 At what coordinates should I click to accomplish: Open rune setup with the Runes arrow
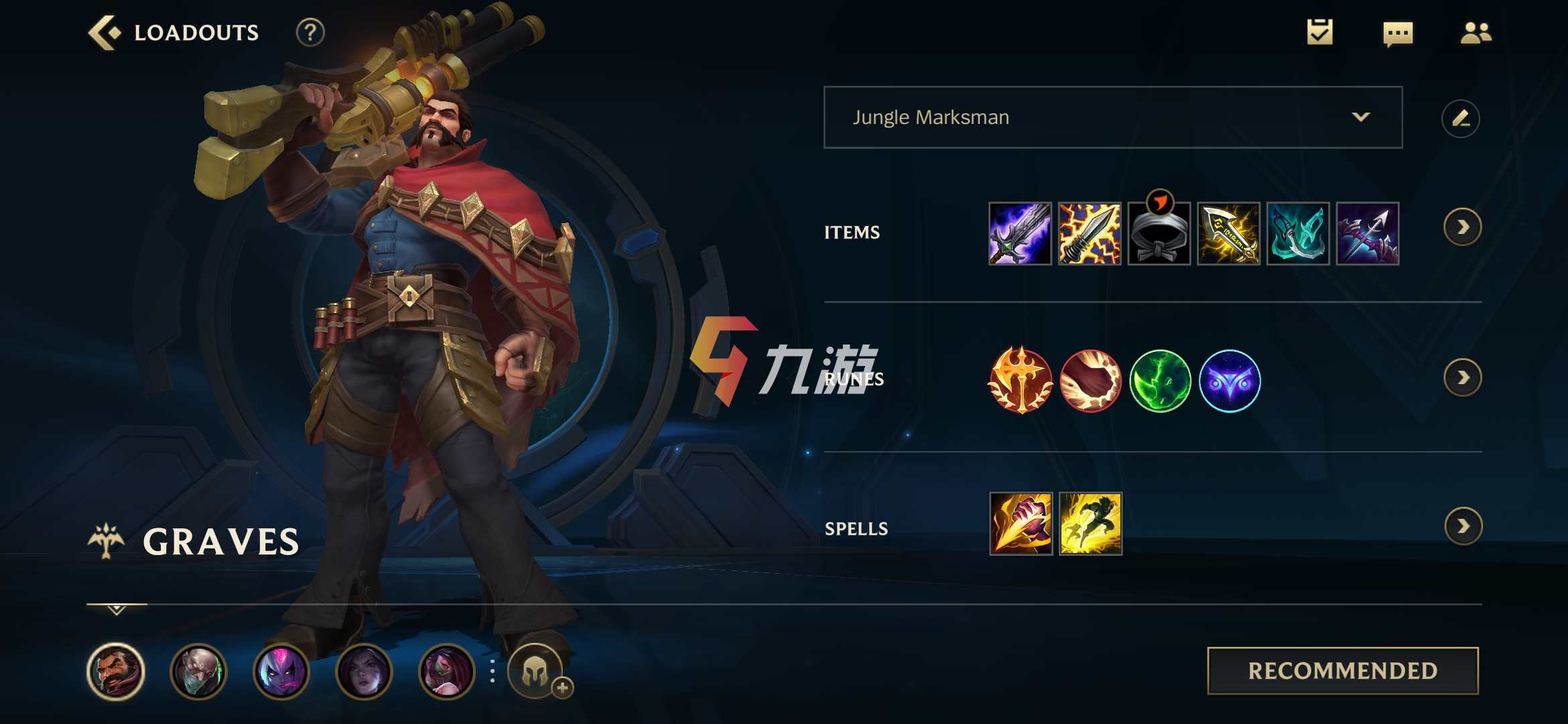click(1462, 378)
